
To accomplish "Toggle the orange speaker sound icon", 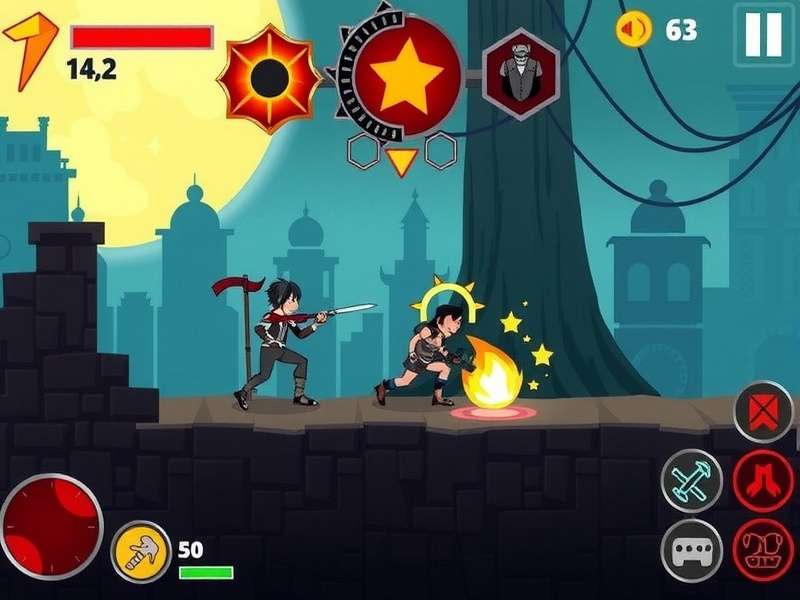I will 634,29.
